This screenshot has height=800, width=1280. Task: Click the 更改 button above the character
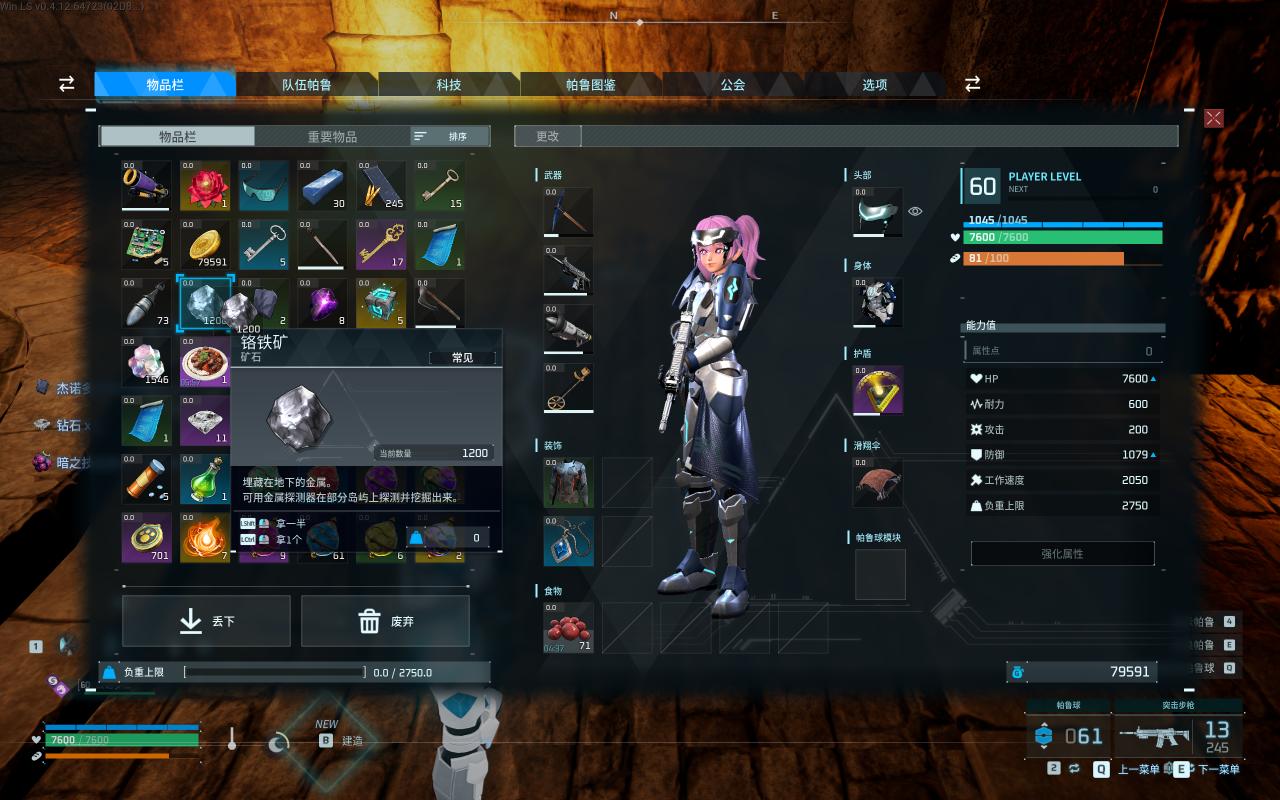pos(547,136)
